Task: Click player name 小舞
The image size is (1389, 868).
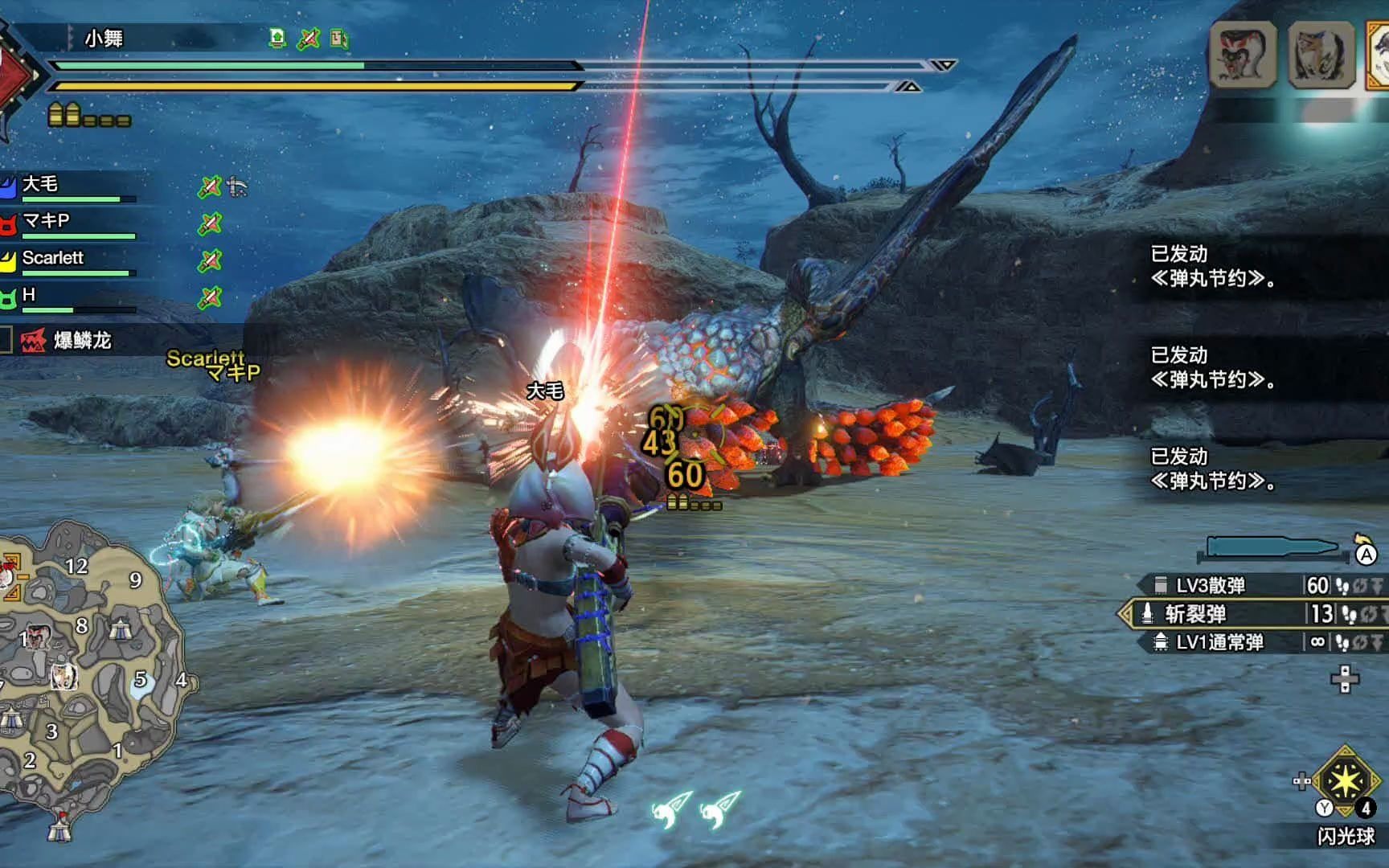Action: coord(104,38)
